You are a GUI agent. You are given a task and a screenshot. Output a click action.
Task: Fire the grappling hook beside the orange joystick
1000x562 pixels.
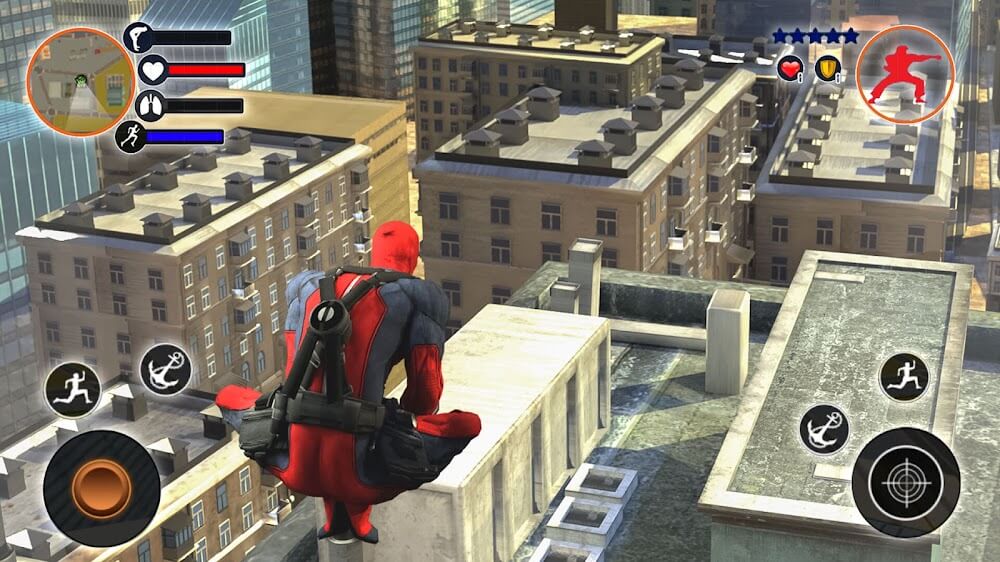165,369
